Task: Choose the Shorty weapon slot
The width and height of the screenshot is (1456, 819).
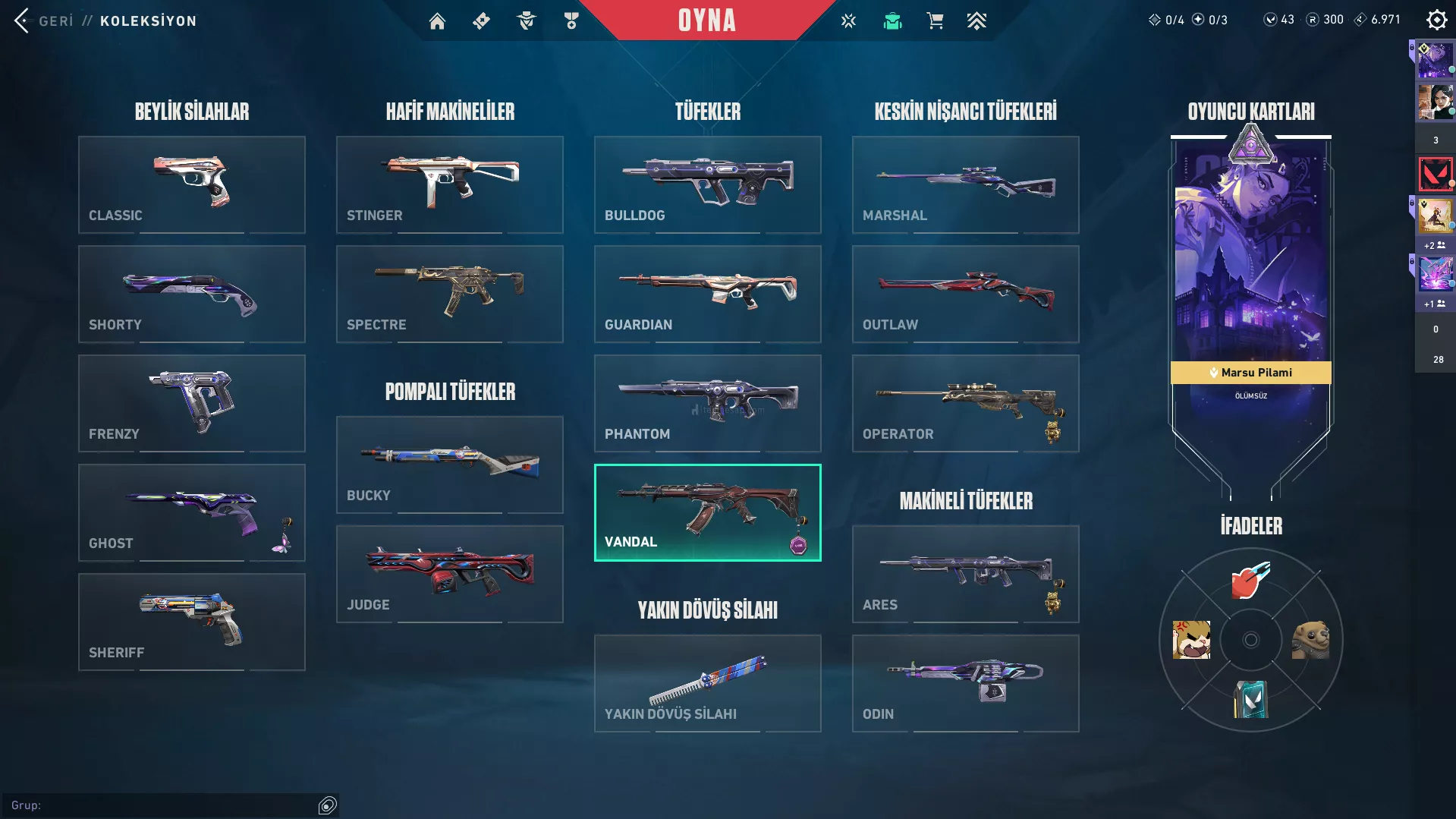Action: pyautogui.click(x=191, y=294)
